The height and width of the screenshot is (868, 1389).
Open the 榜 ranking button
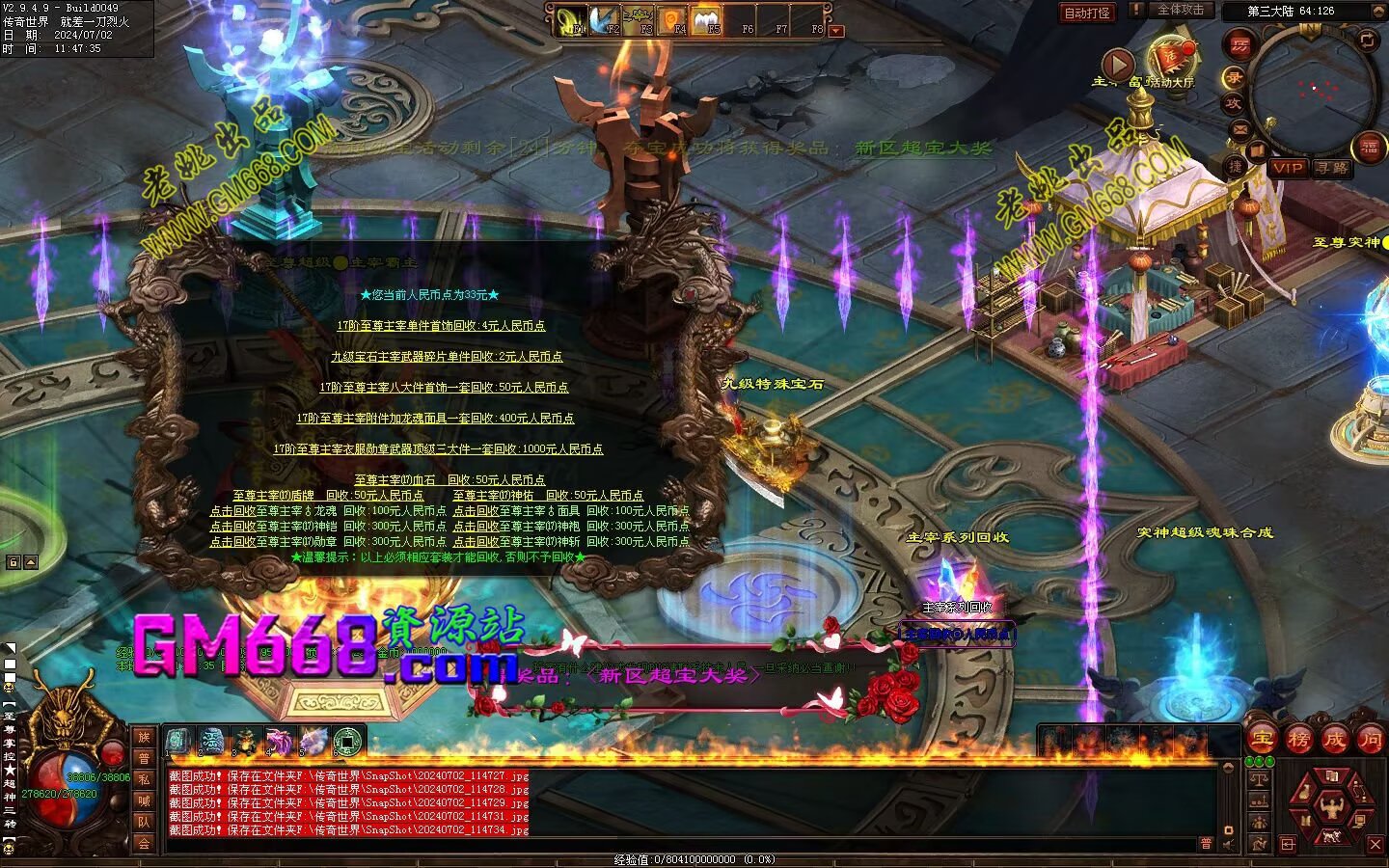tap(1298, 740)
